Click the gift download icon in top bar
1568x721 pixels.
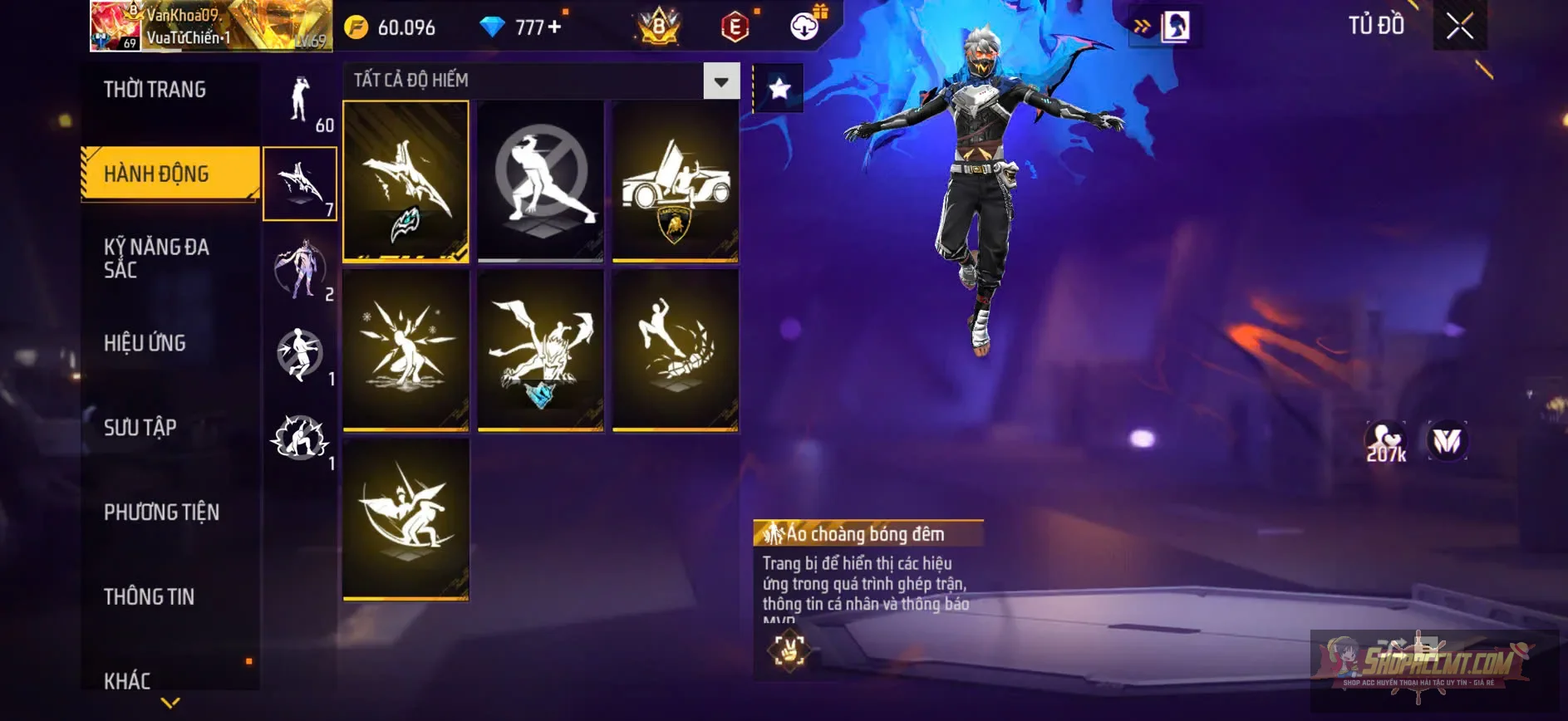pyautogui.click(x=799, y=26)
